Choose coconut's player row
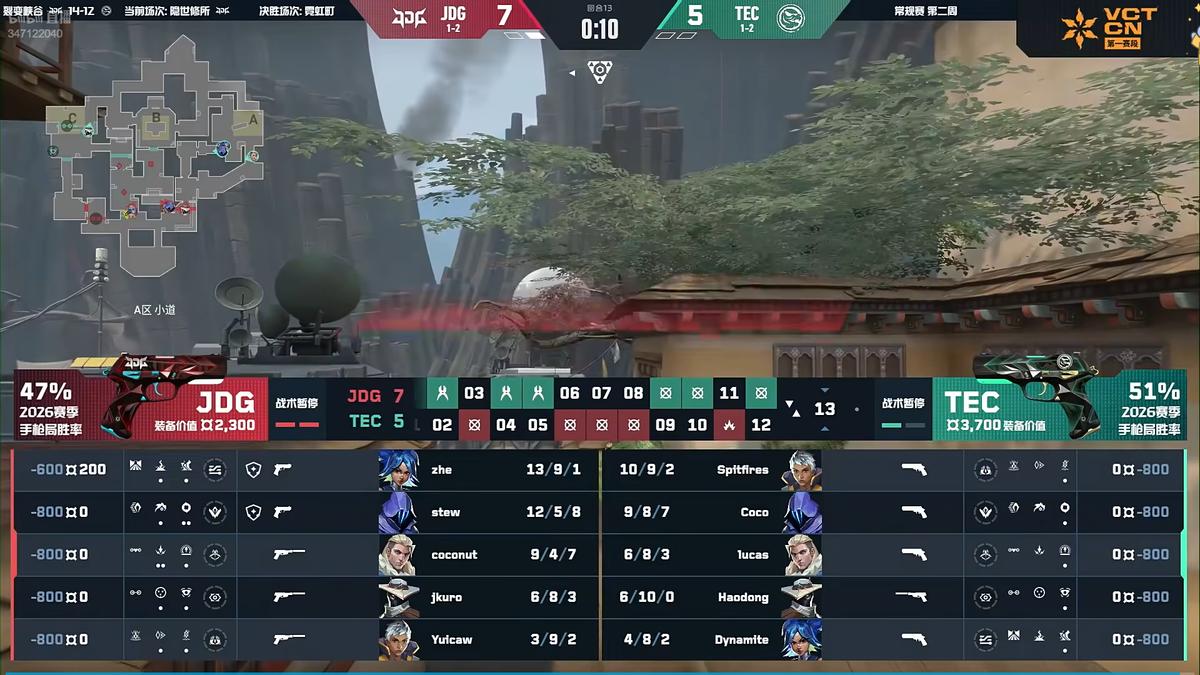This screenshot has width=1200, height=675. click(x=453, y=554)
